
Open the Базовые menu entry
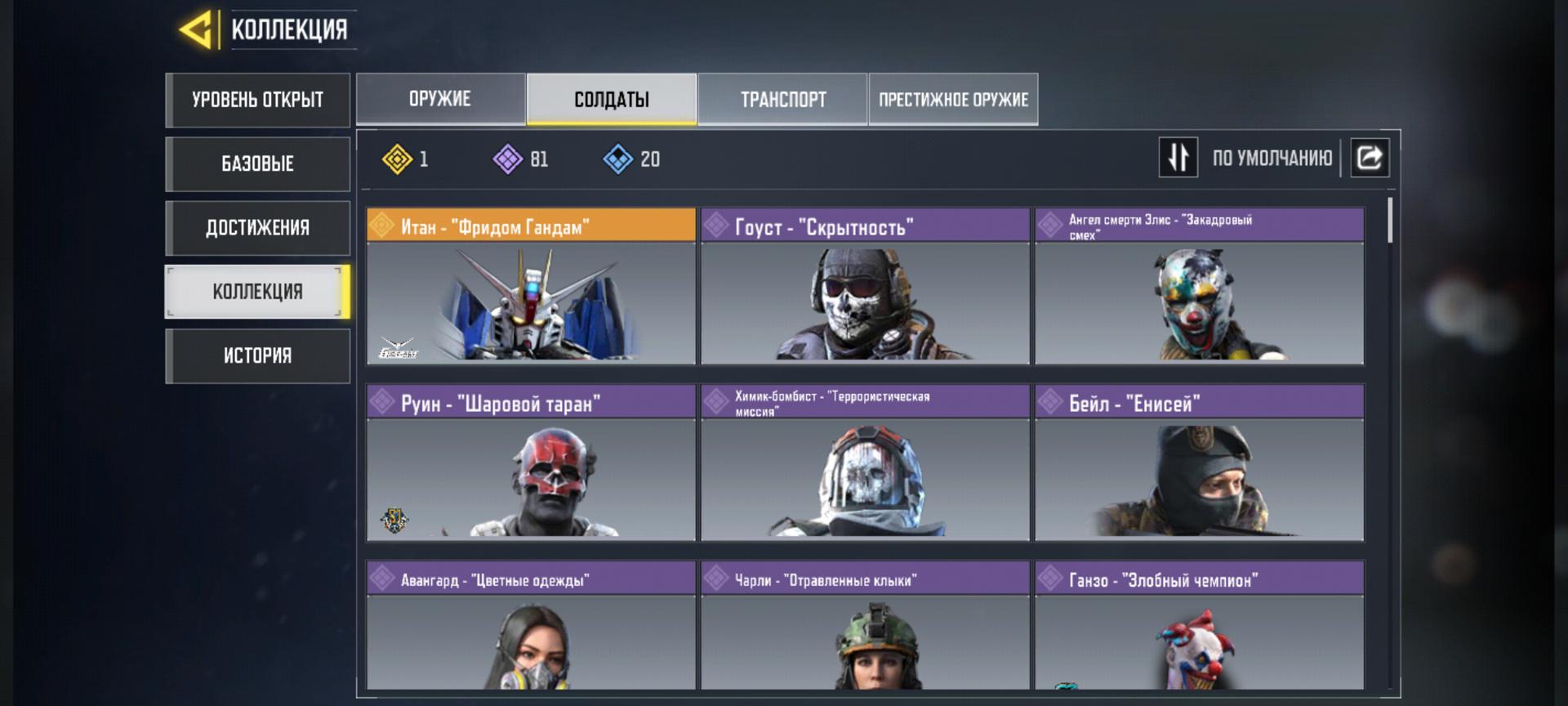tap(257, 163)
